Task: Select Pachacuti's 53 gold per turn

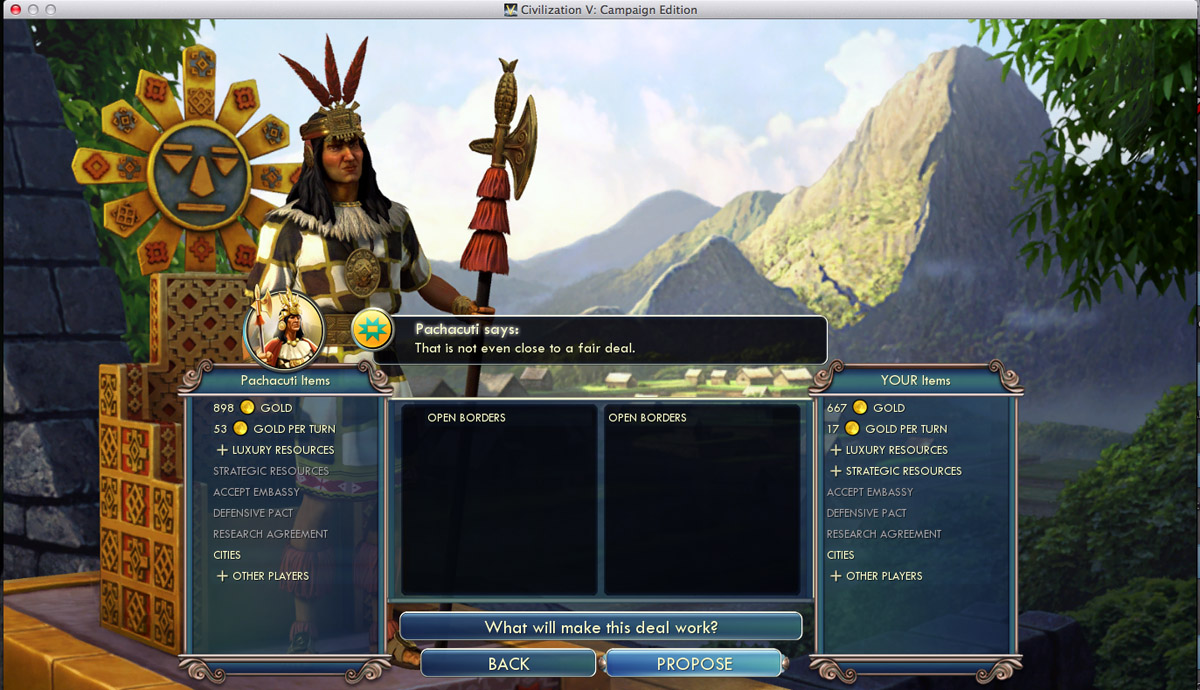Action: click(x=274, y=429)
